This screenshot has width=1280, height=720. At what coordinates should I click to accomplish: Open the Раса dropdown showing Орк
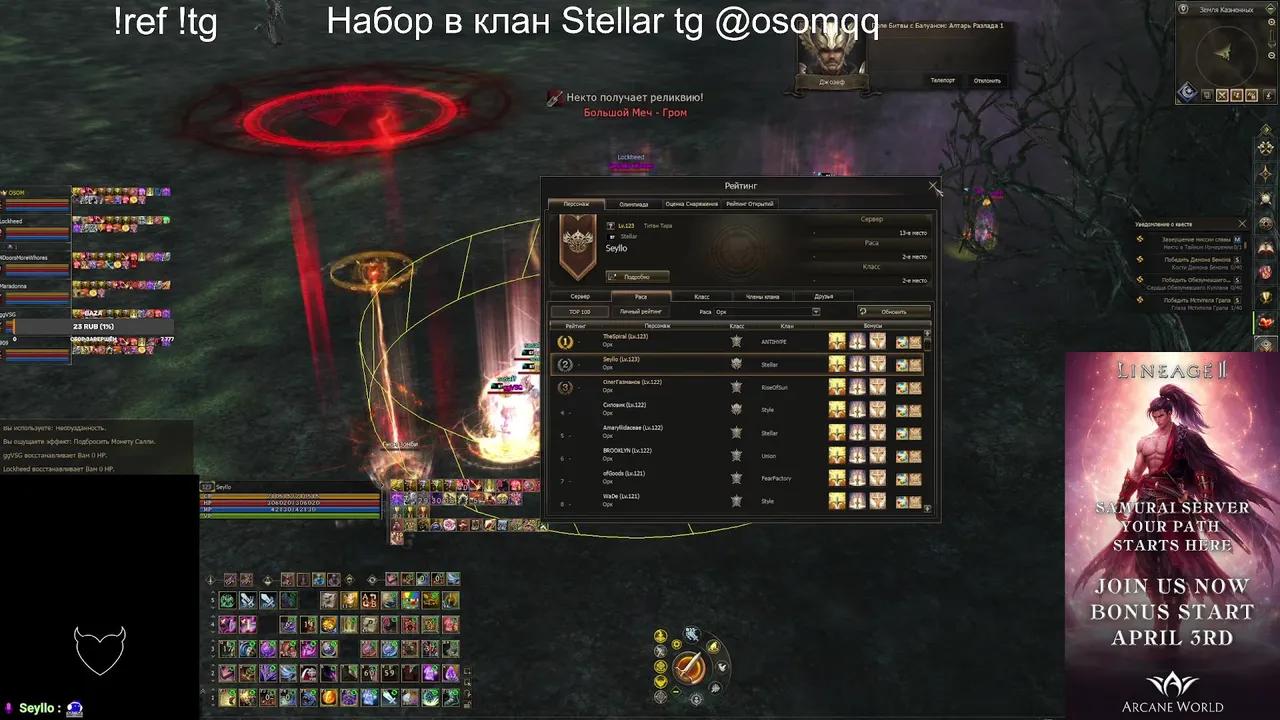(816, 313)
